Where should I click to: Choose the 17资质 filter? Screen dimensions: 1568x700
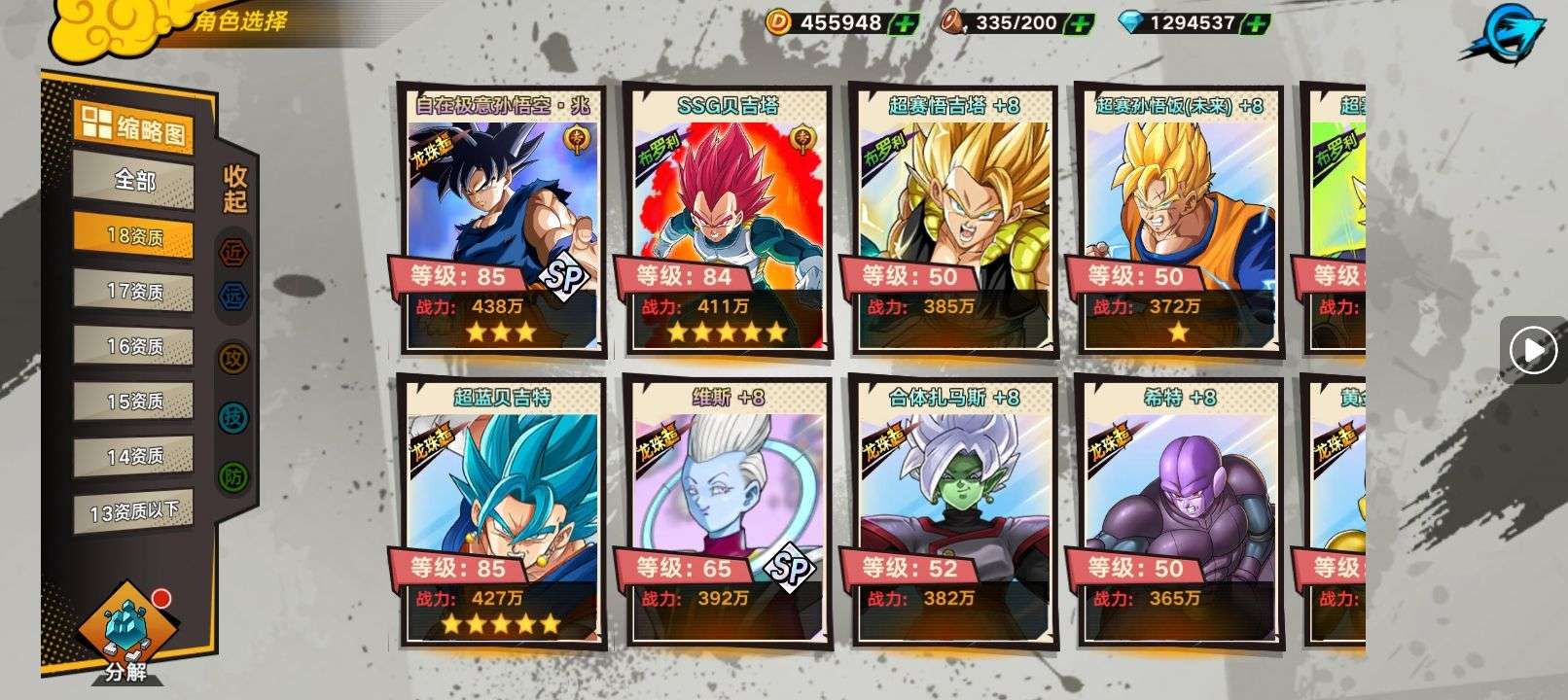134,291
